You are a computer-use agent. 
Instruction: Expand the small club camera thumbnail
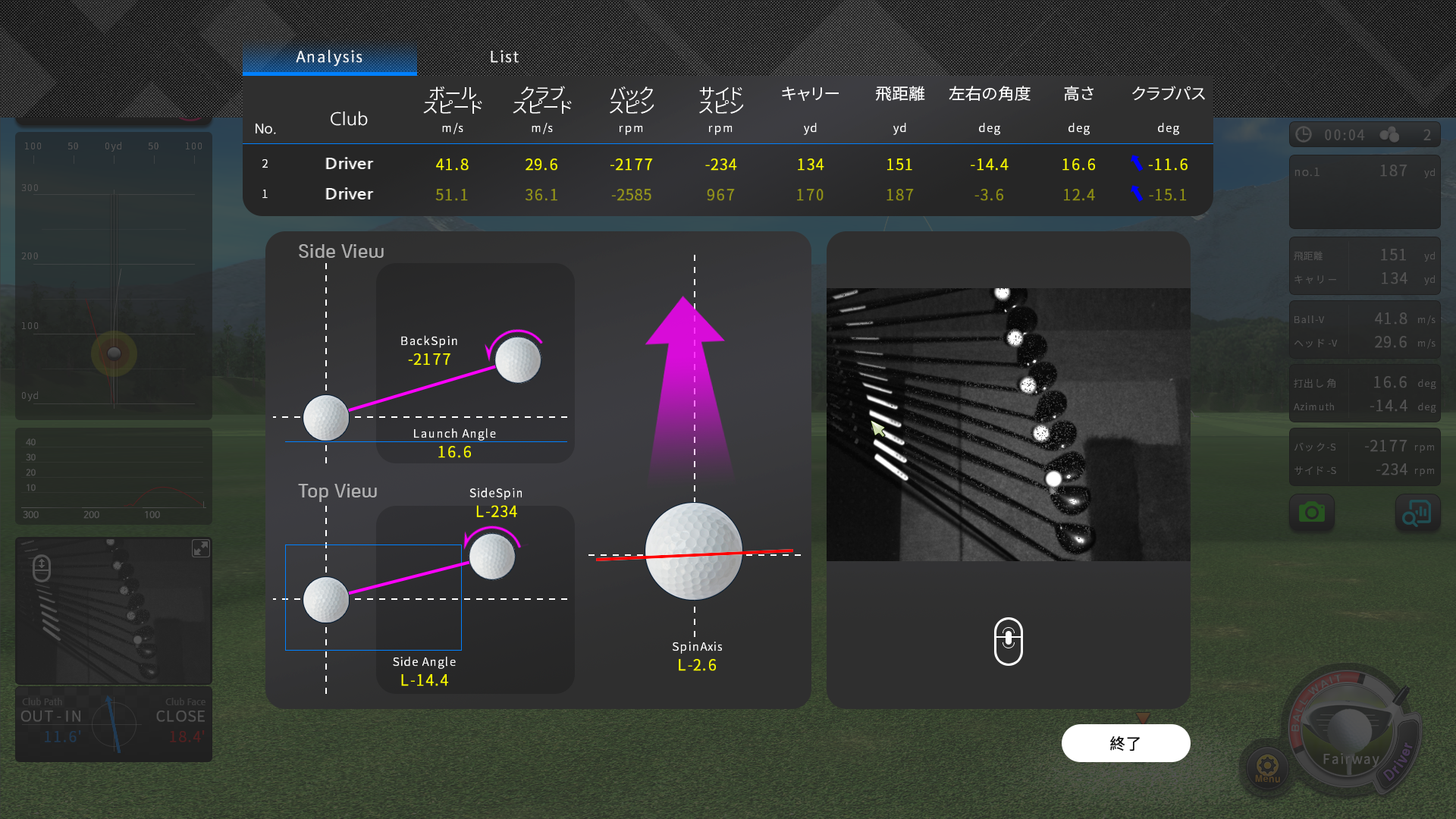point(200,548)
